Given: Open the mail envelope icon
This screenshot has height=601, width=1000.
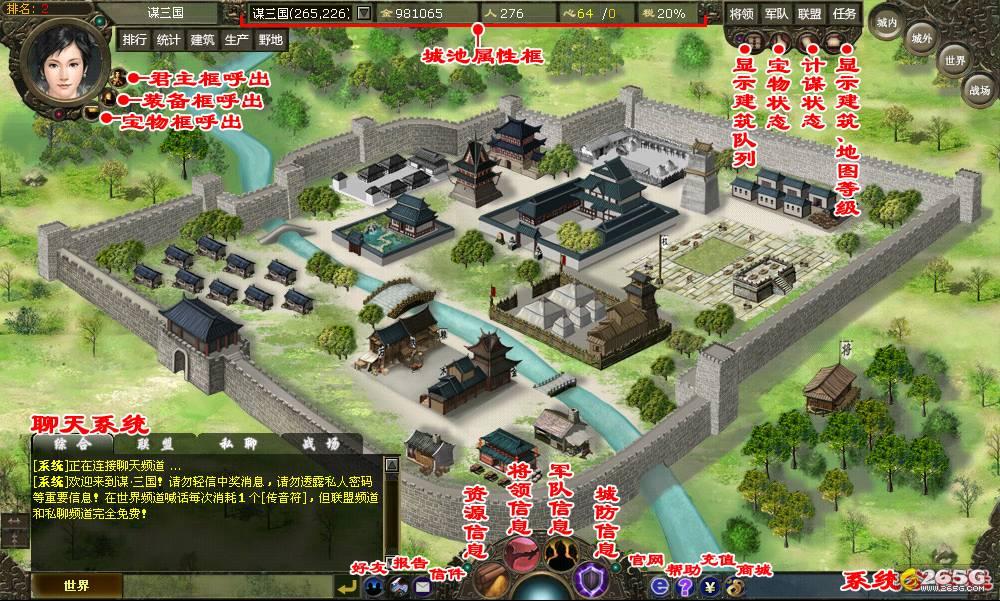Looking at the screenshot, I should (x=421, y=587).
